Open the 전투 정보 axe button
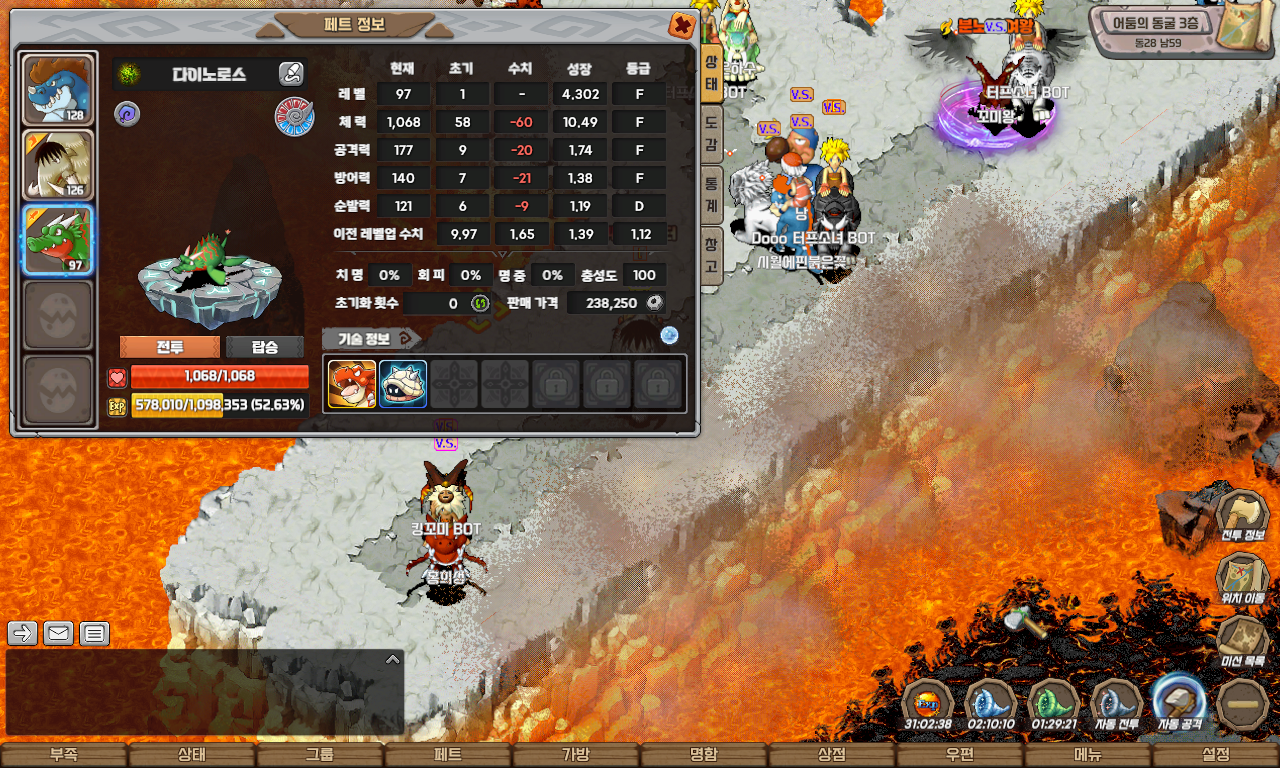This screenshot has width=1280, height=768. (x=1243, y=518)
